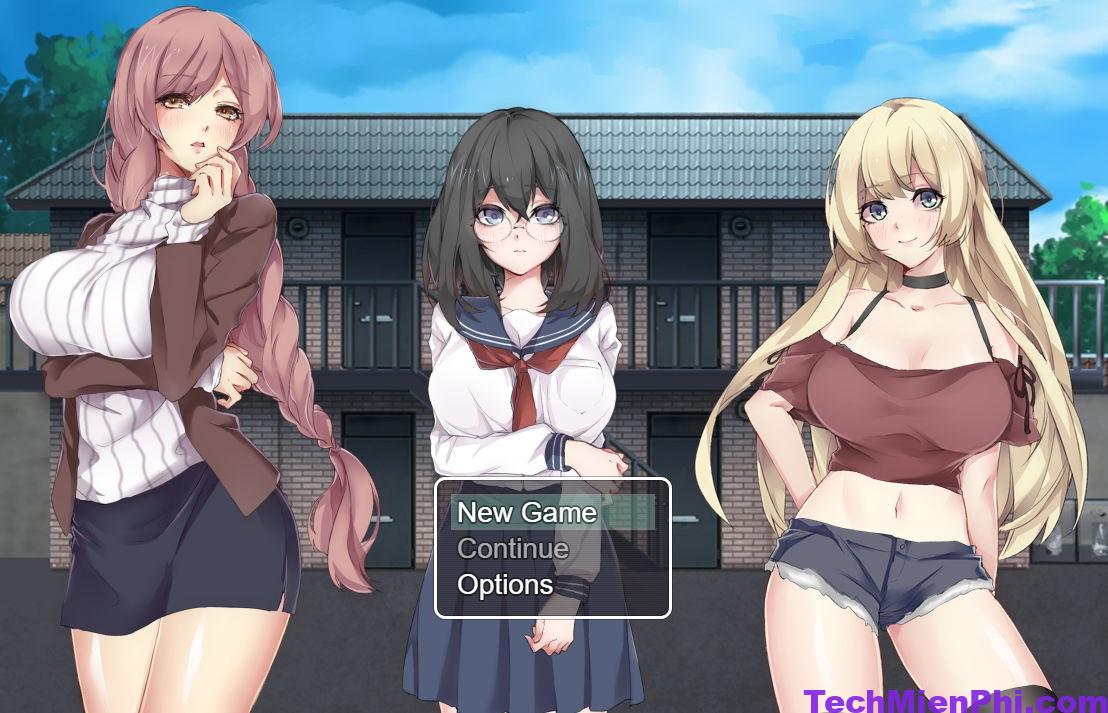Viewport: 1108px width, 713px height.
Task: Open the Options menu
Action: [x=505, y=585]
